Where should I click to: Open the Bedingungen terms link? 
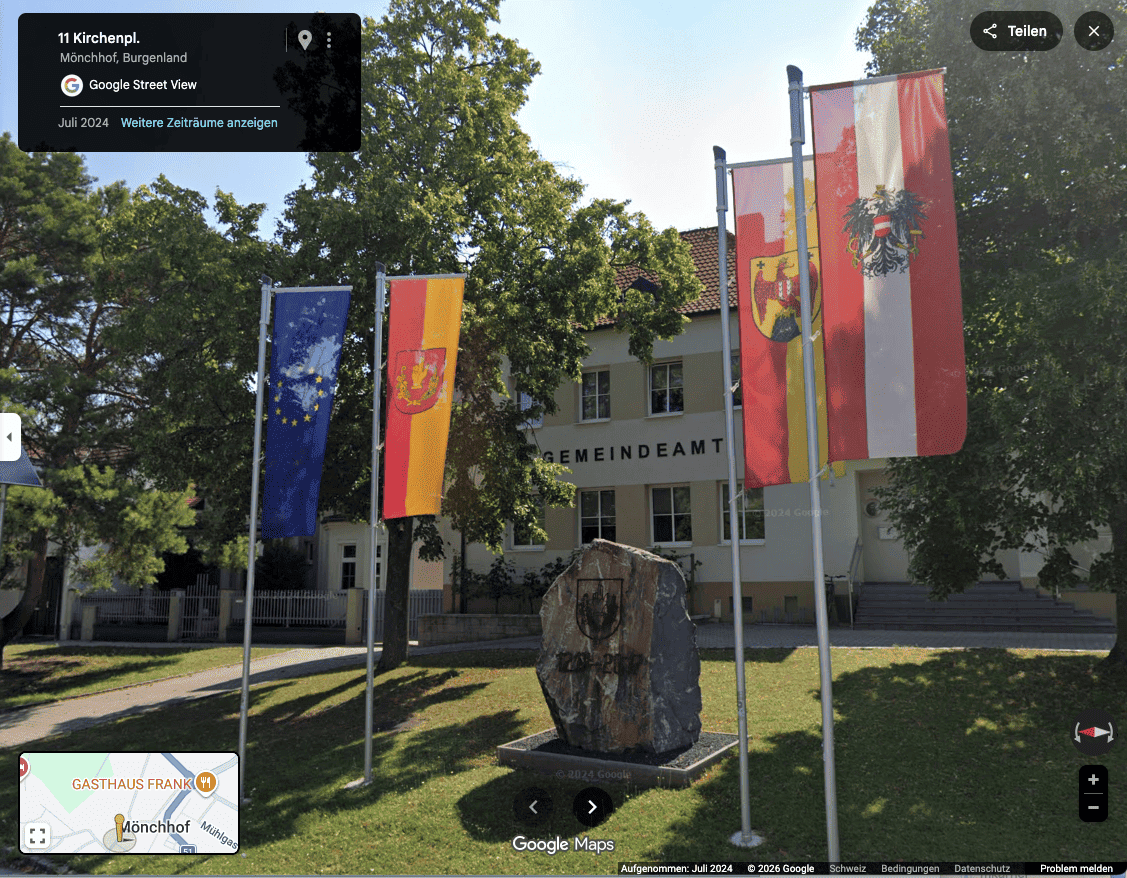(x=910, y=869)
